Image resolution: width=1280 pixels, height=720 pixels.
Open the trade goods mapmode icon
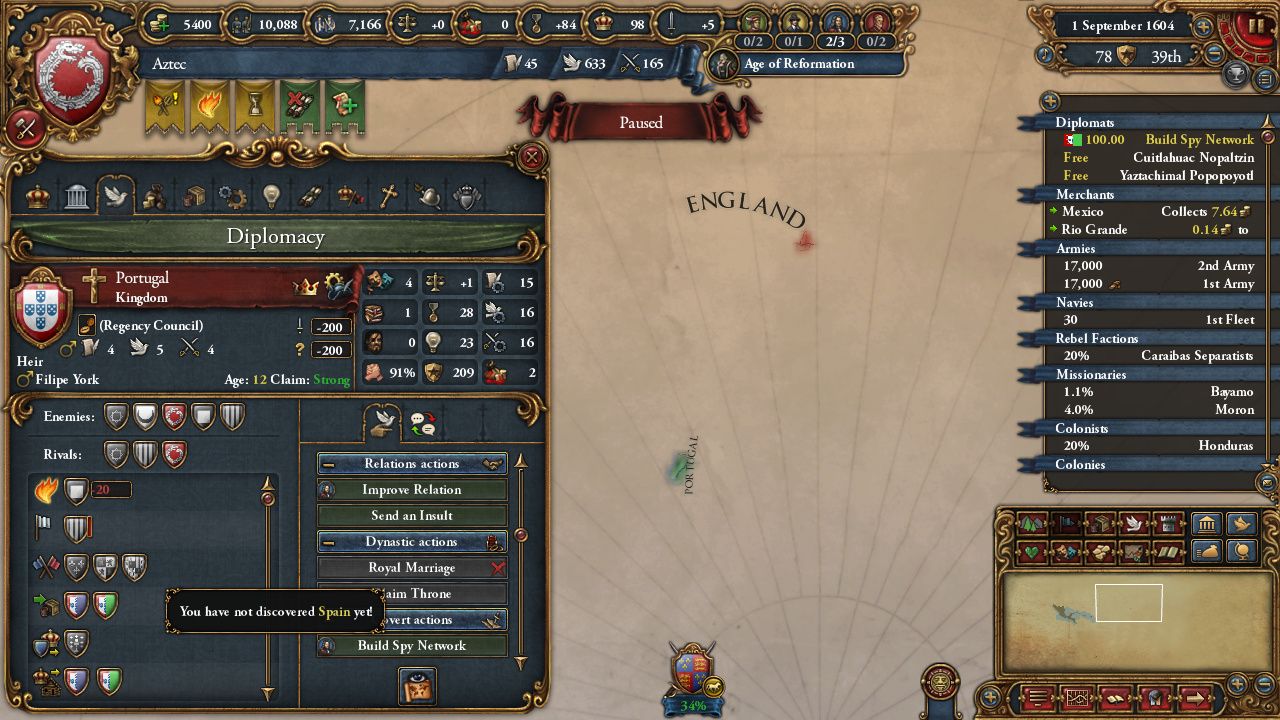[x=1099, y=523]
